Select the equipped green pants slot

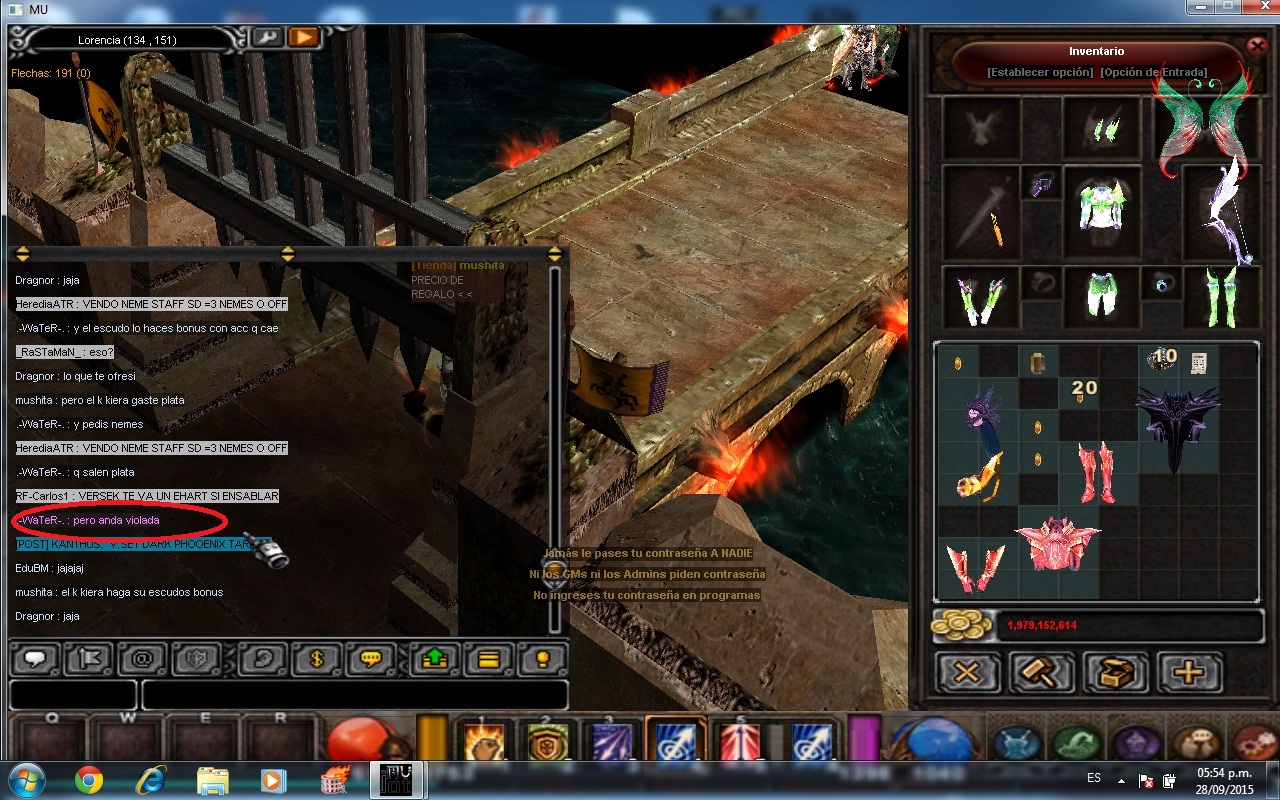coord(1101,296)
